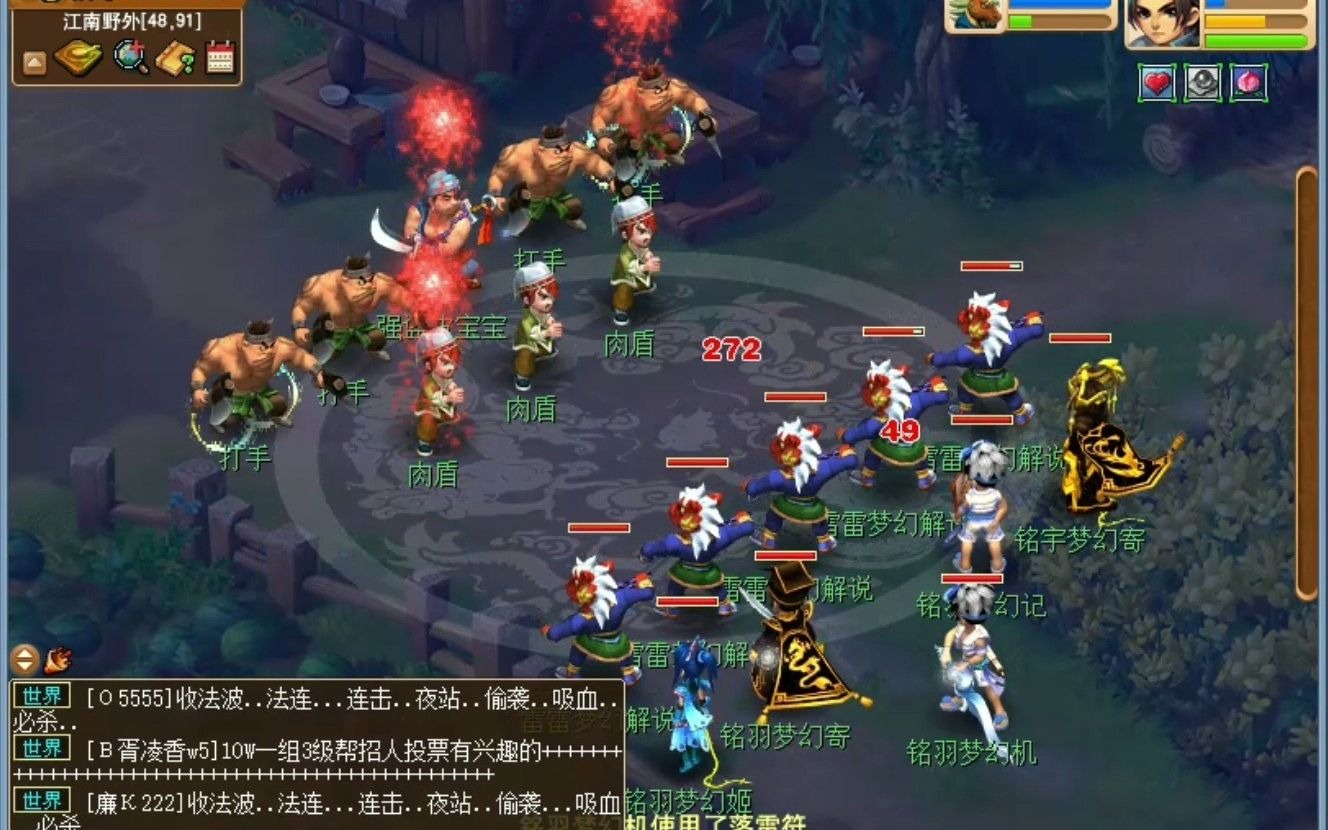Open the quest folder icon with question mark

click(x=177, y=57)
